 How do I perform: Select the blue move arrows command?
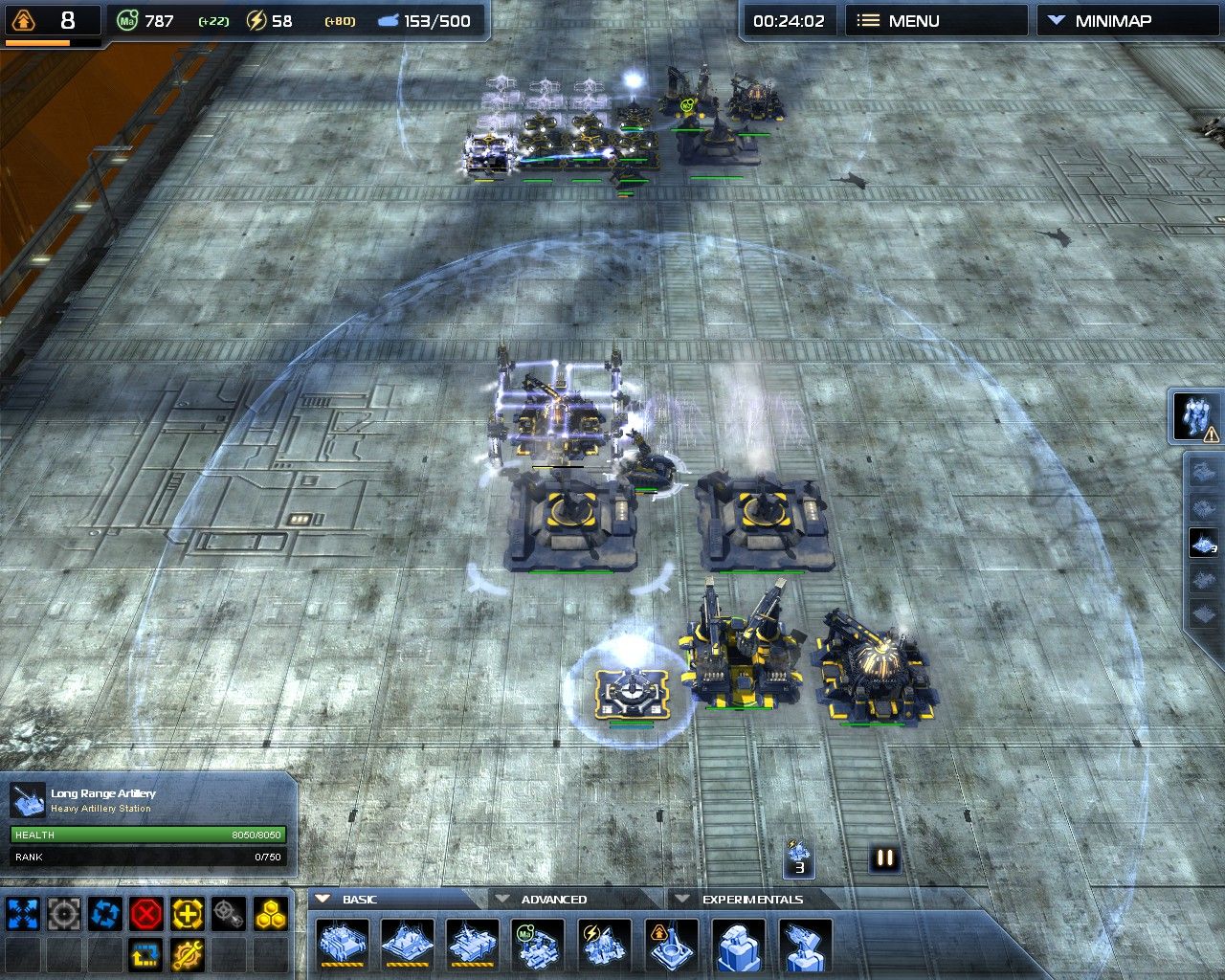pyautogui.click(x=23, y=915)
